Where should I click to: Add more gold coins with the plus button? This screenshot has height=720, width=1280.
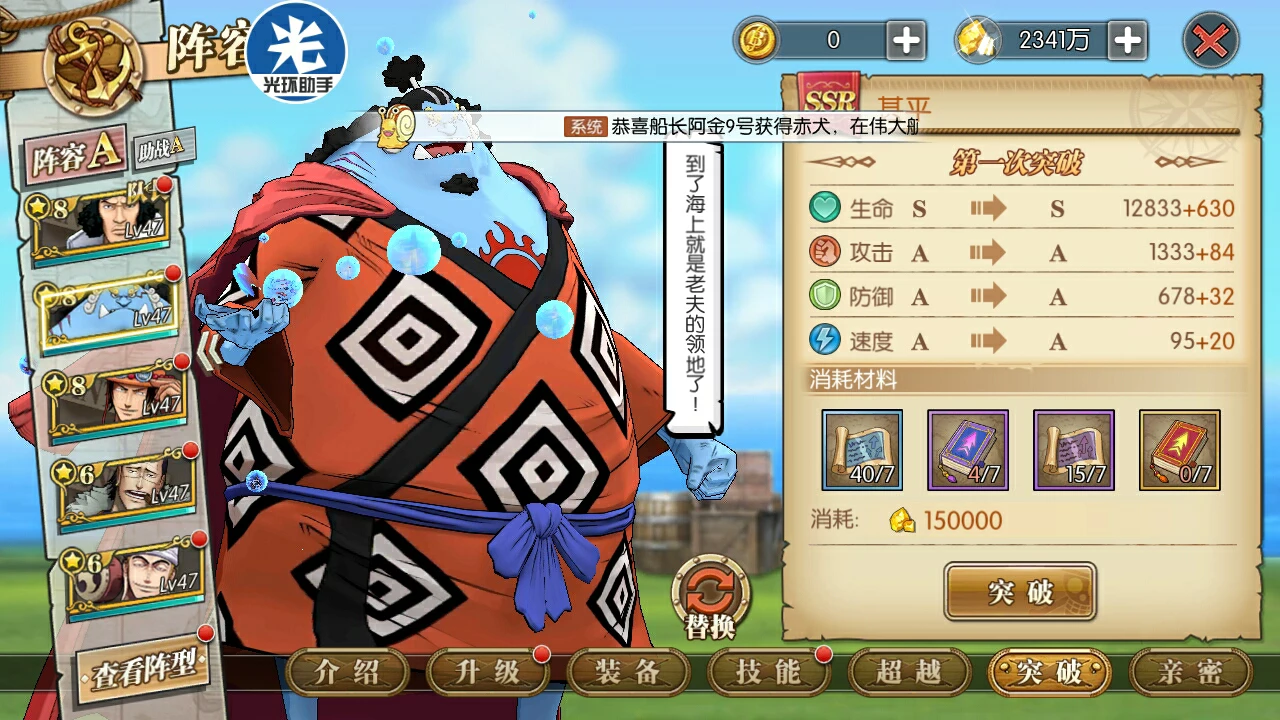pos(906,41)
